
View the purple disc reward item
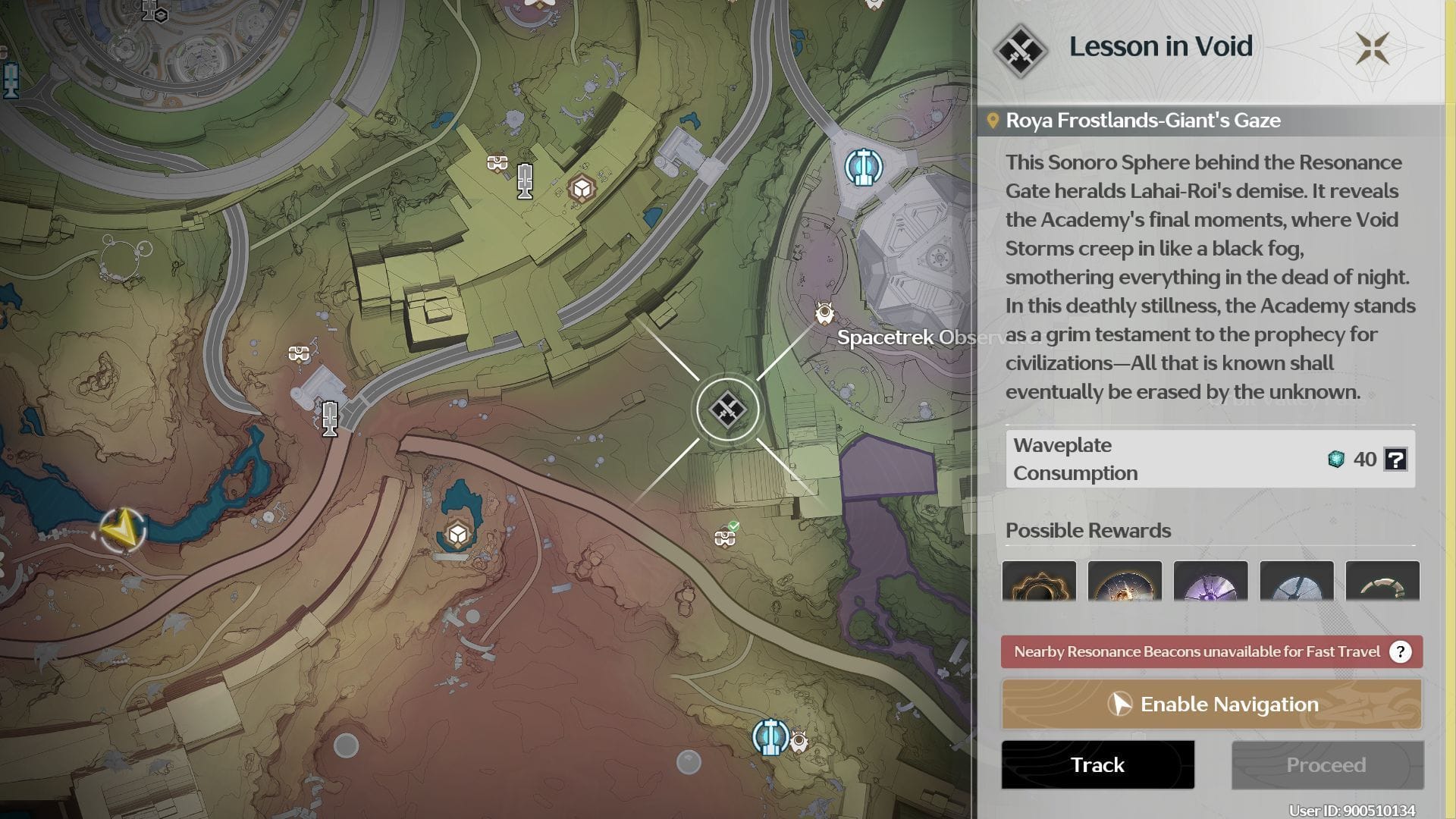1210,582
